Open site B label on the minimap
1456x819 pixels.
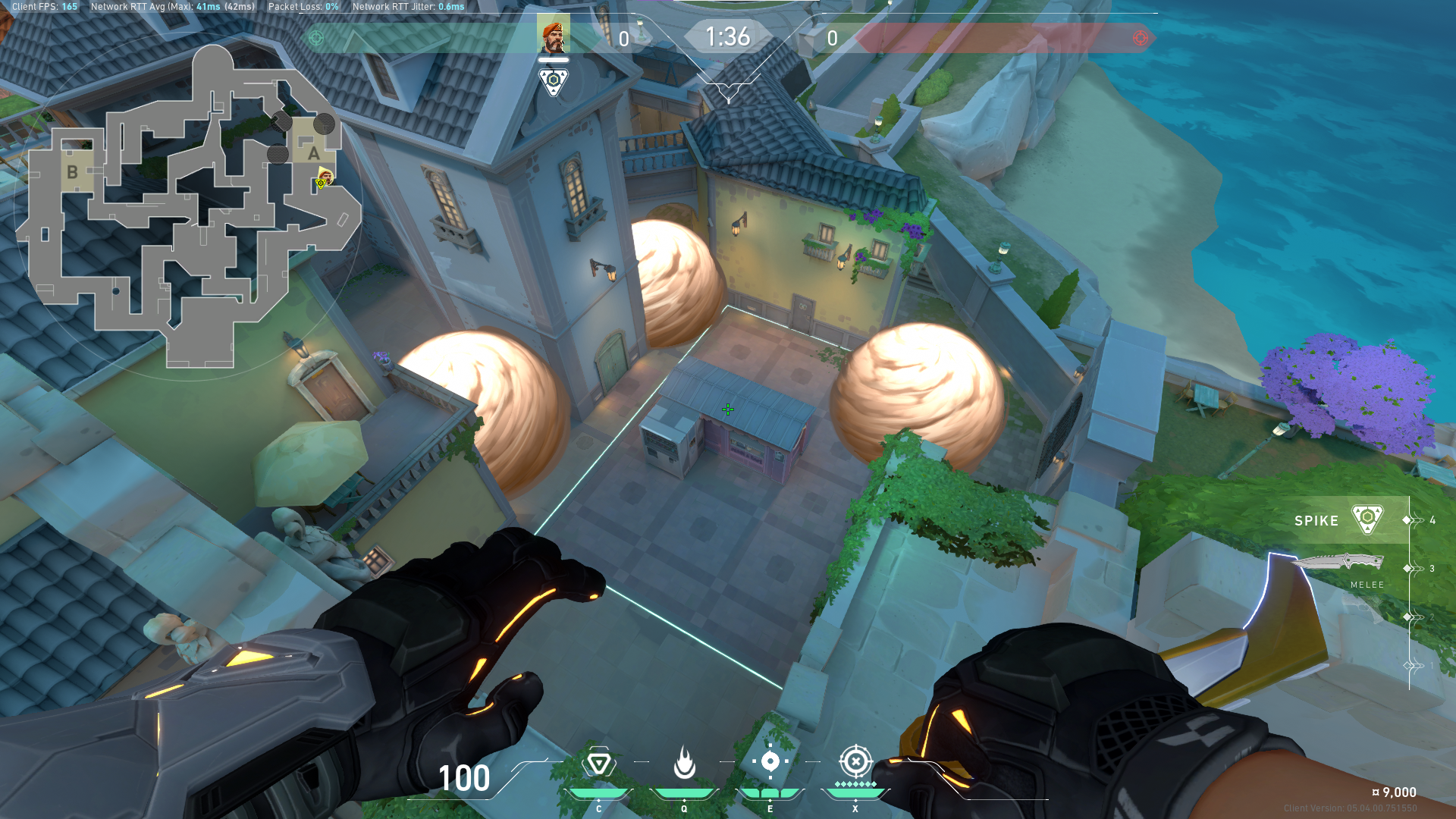[x=72, y=173]
